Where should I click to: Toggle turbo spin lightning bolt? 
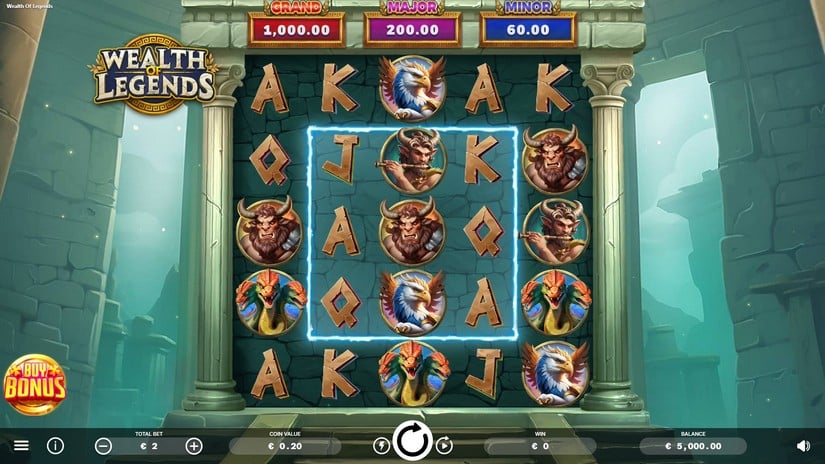click(x=381, y=446)
